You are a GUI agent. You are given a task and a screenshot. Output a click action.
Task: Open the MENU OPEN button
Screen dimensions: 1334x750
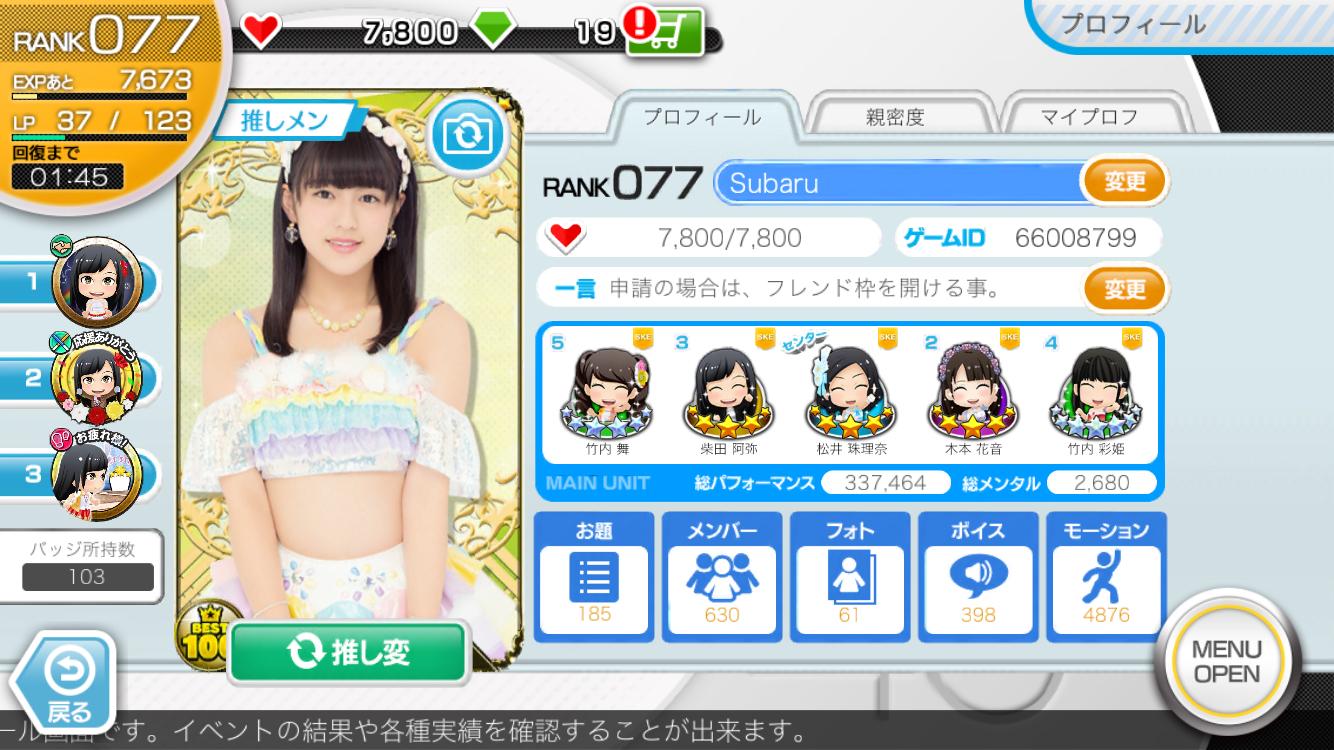[1227, 662]
